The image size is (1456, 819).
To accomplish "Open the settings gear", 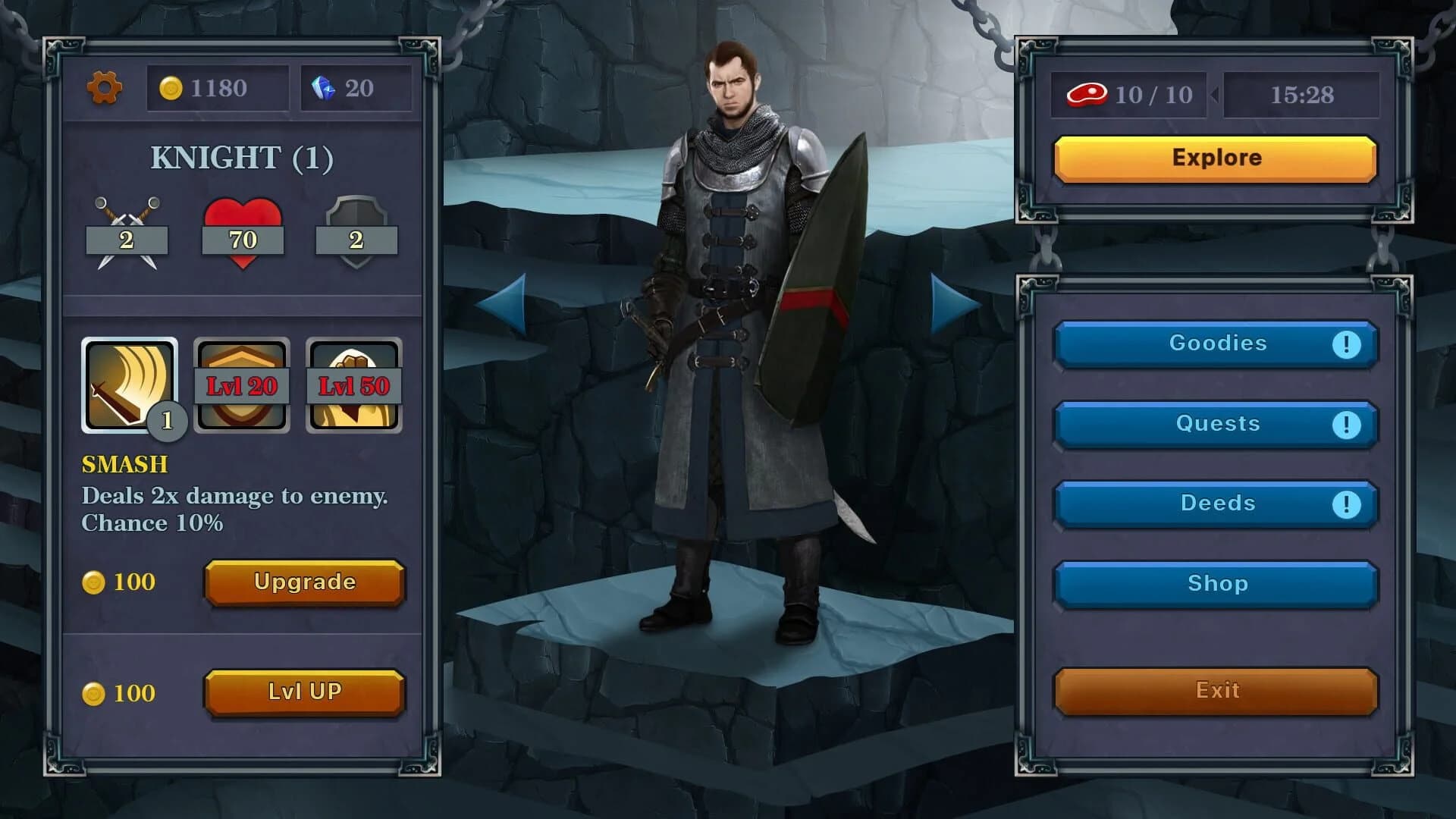I will tap(104, 89).
